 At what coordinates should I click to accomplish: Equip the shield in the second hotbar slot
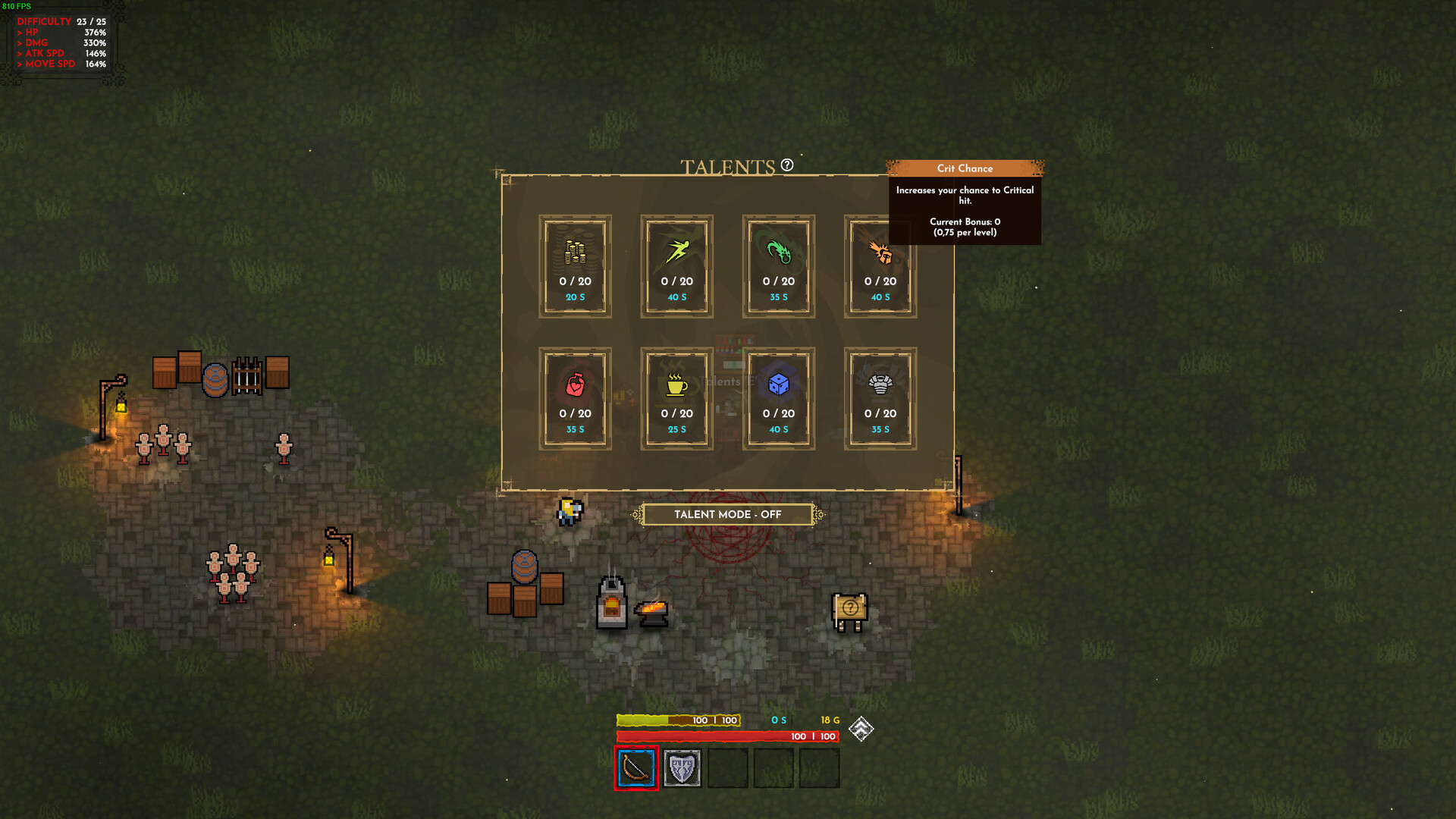click(682, 767)
